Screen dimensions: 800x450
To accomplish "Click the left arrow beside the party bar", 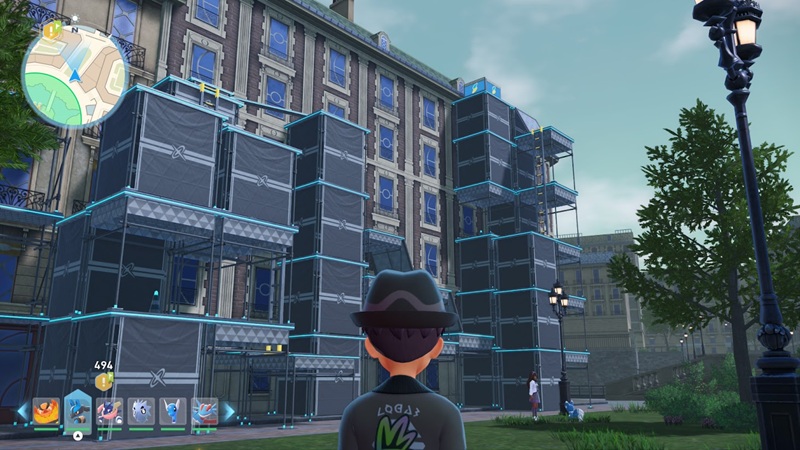I will click(x=22, y=411).
